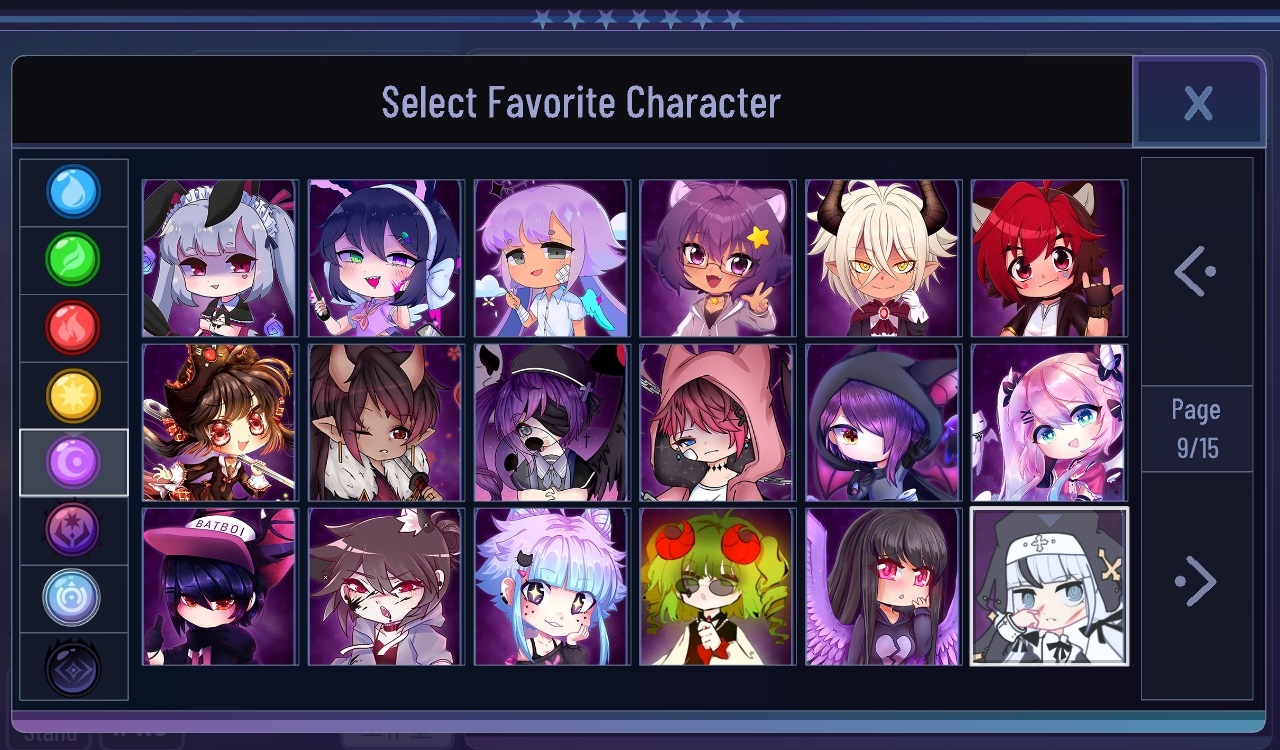Select the Corrupt element star icon
This screenshot has height=750, width=1280.
tap(73, 531)
